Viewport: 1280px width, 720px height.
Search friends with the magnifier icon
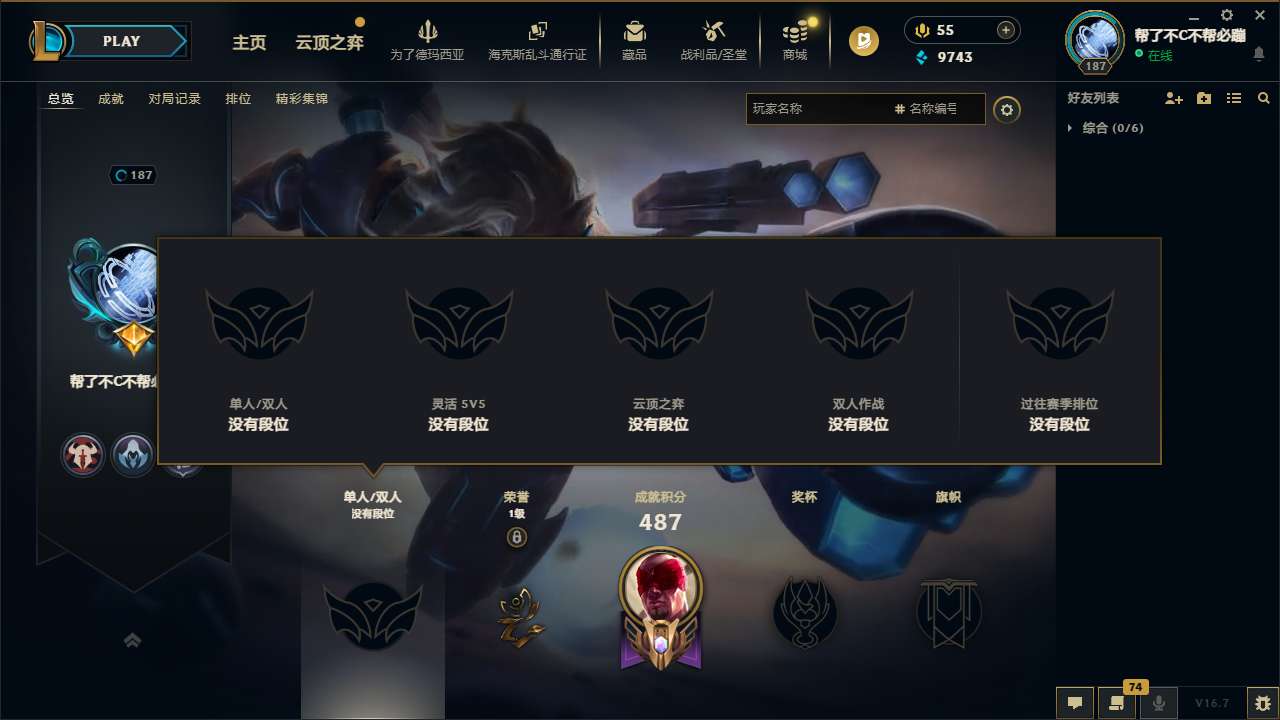tap(1263, 98)
